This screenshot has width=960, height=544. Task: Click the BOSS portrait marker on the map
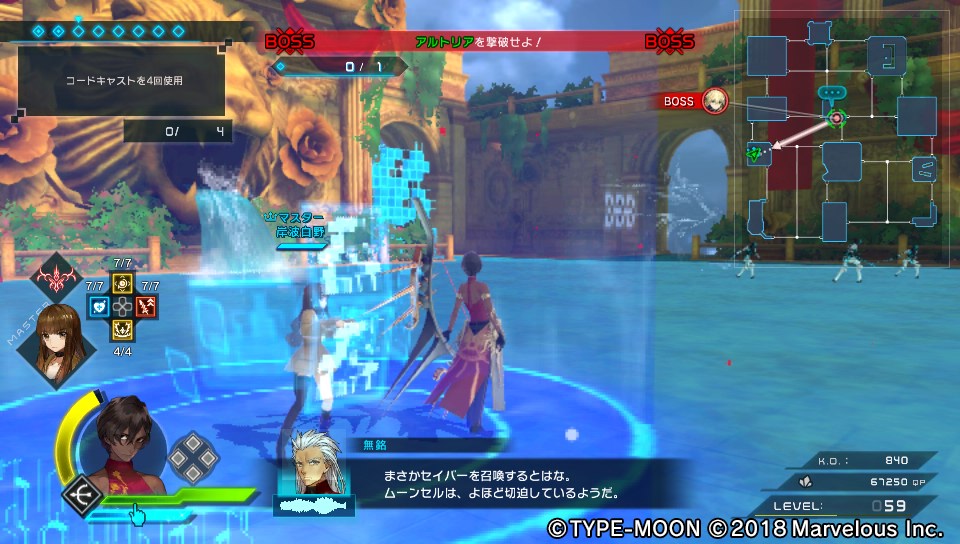714,100
